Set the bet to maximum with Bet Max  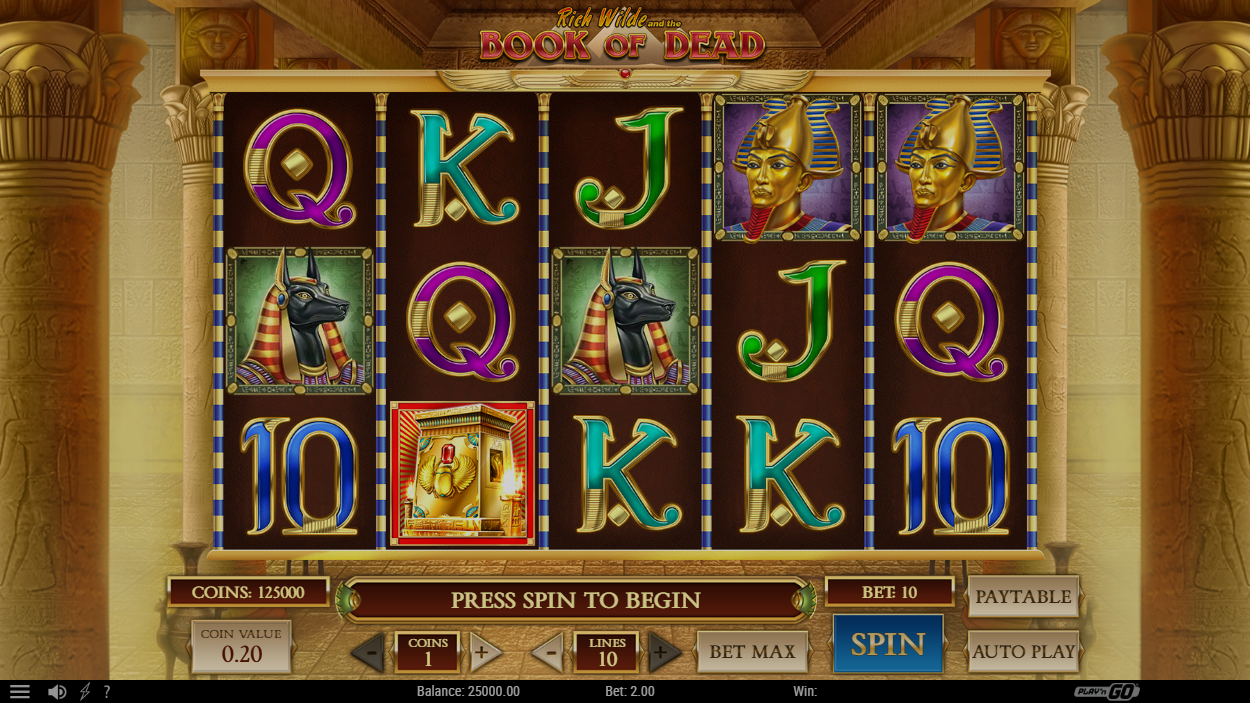point(752,652)
